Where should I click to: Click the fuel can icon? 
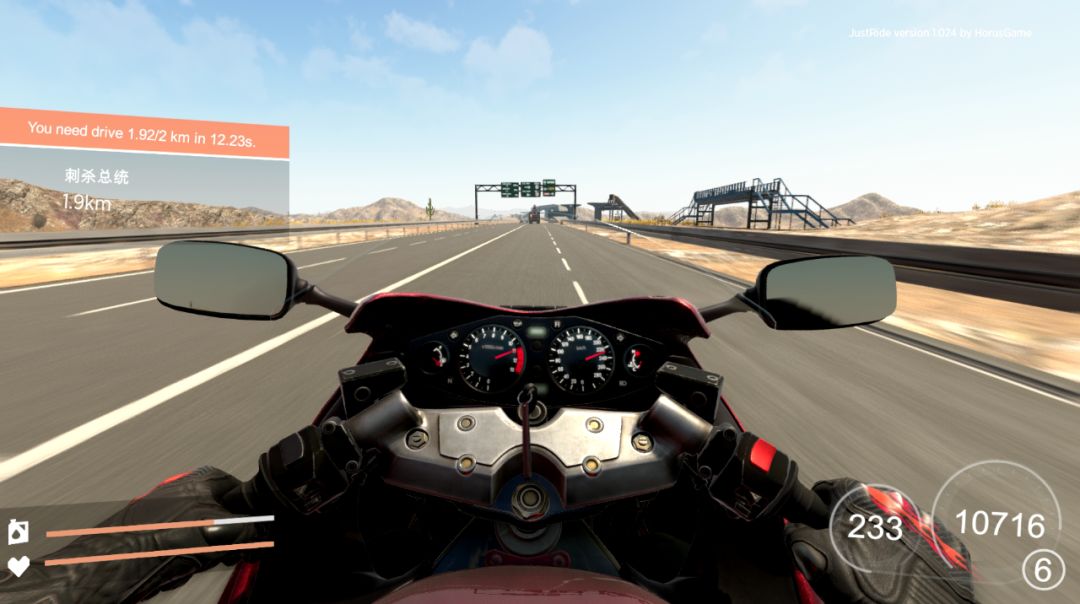coord(18,532)
